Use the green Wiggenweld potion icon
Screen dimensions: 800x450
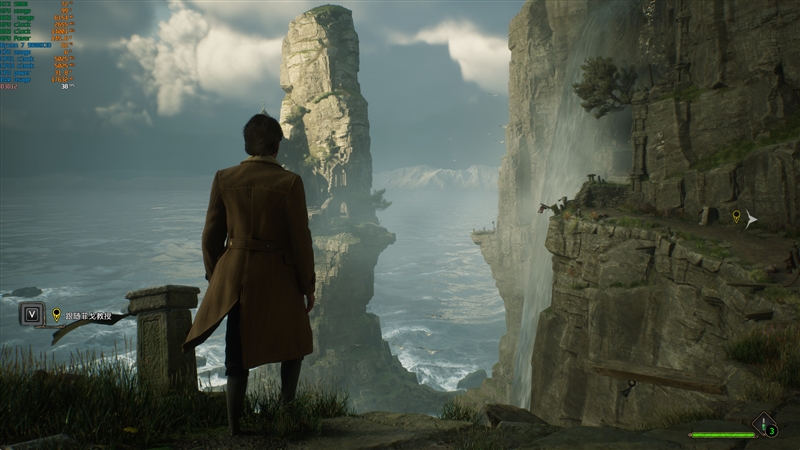coord(765,425)
